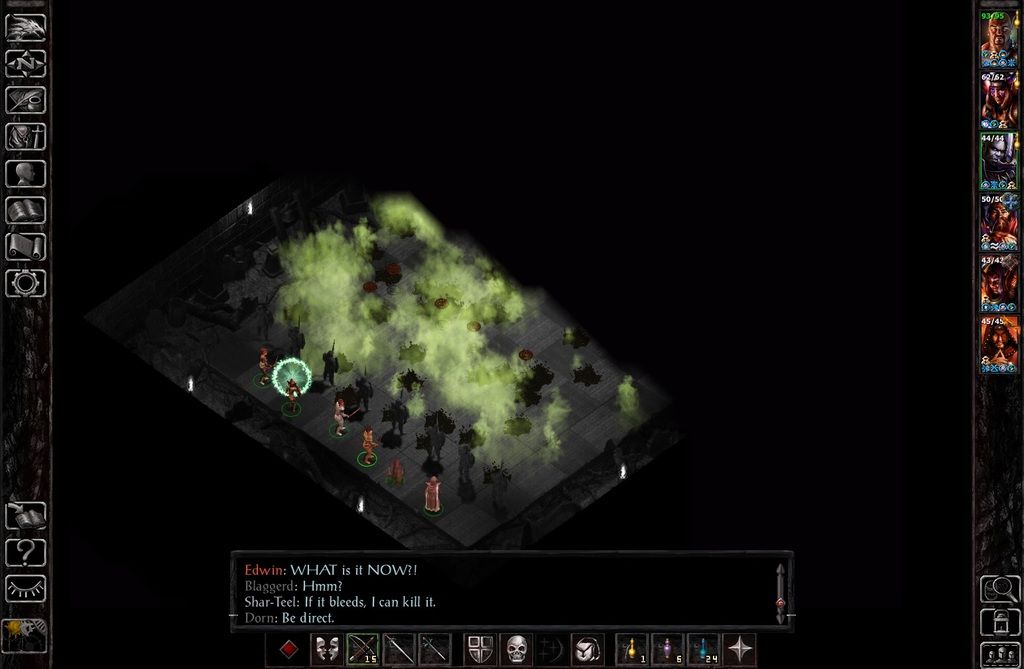The height and width of the screenshot is (669, 1024).
Task: Click the dragon emblem at the top of the sidebar
Action: click(25, 27)
